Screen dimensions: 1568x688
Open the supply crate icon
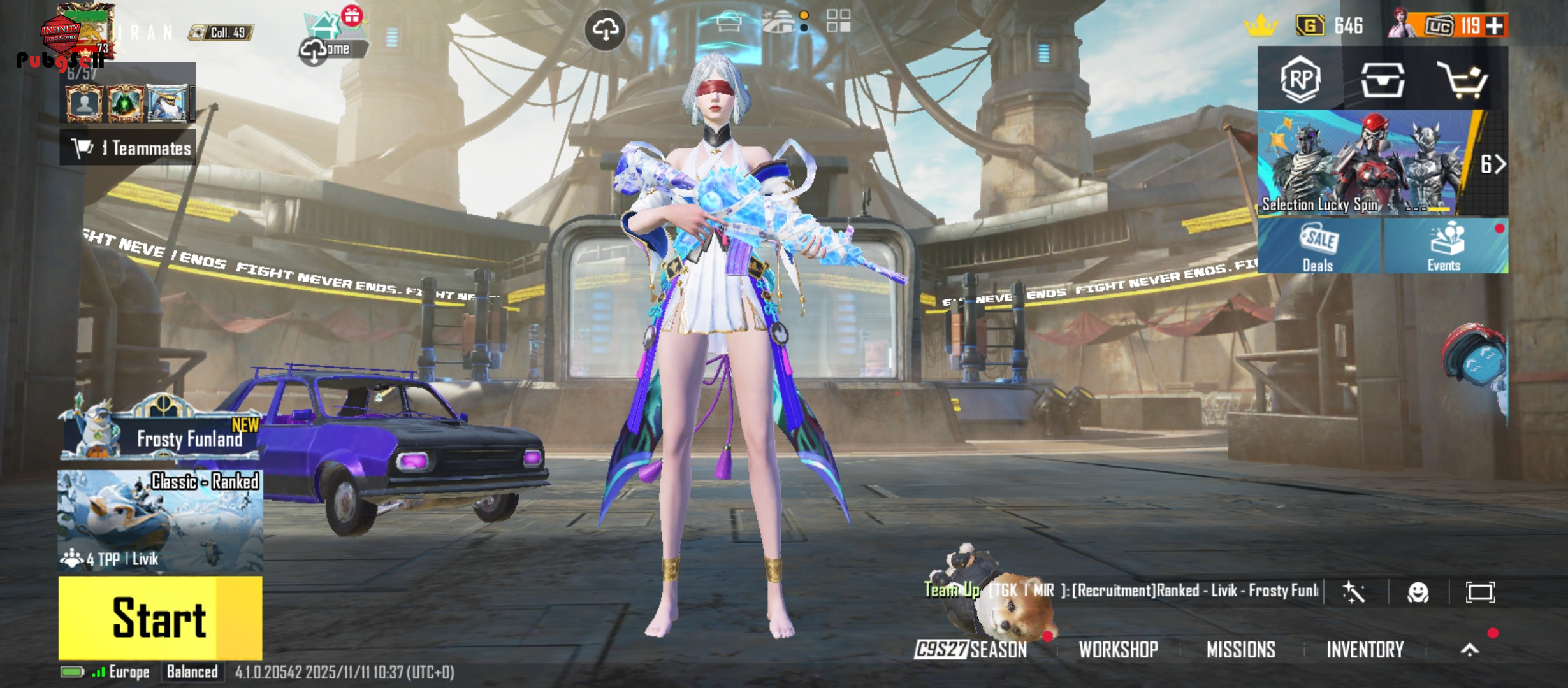(x=1382, y=80)
